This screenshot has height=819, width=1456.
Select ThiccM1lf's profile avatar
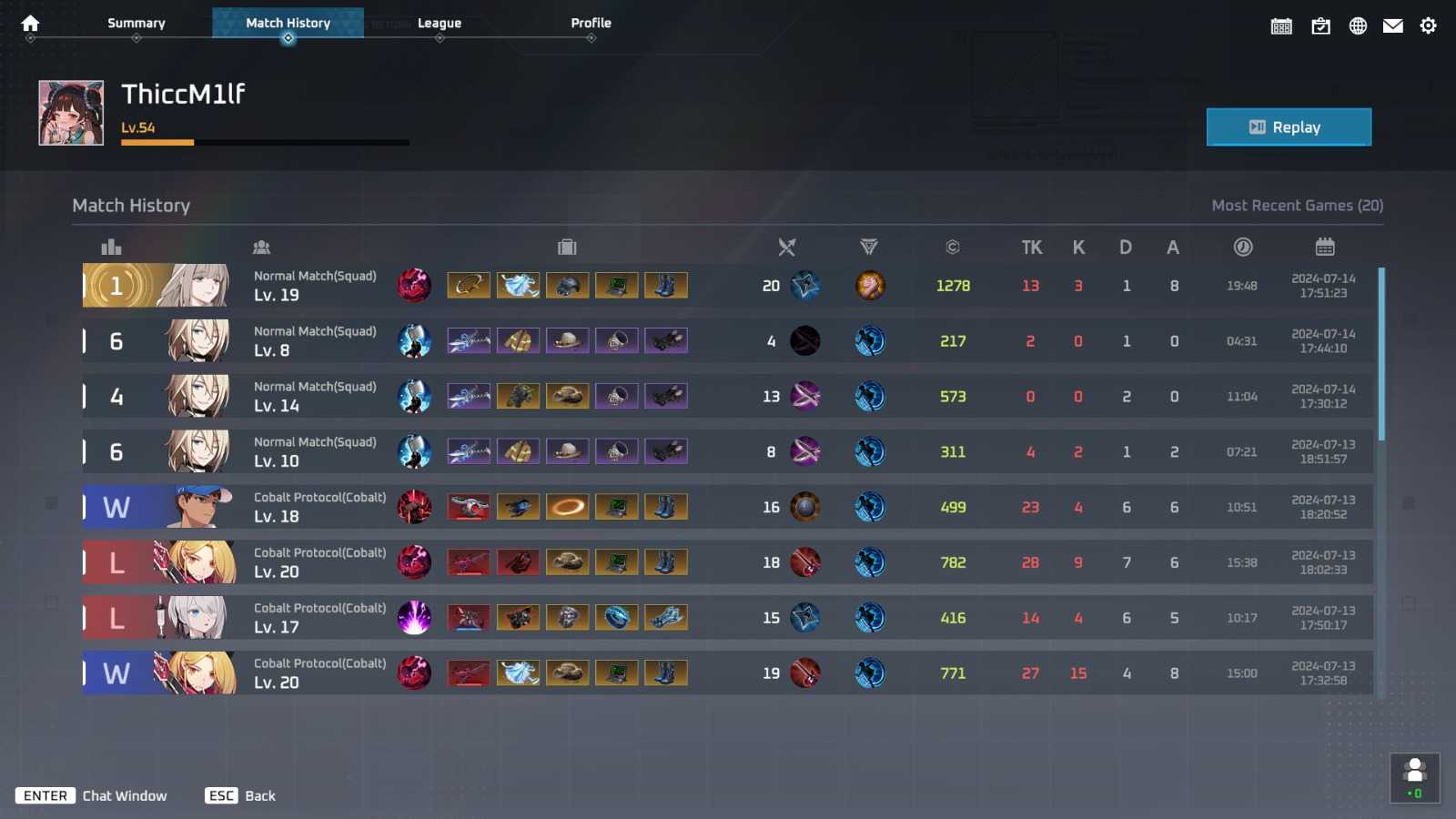pyautogui.click(x=71, y=112)
